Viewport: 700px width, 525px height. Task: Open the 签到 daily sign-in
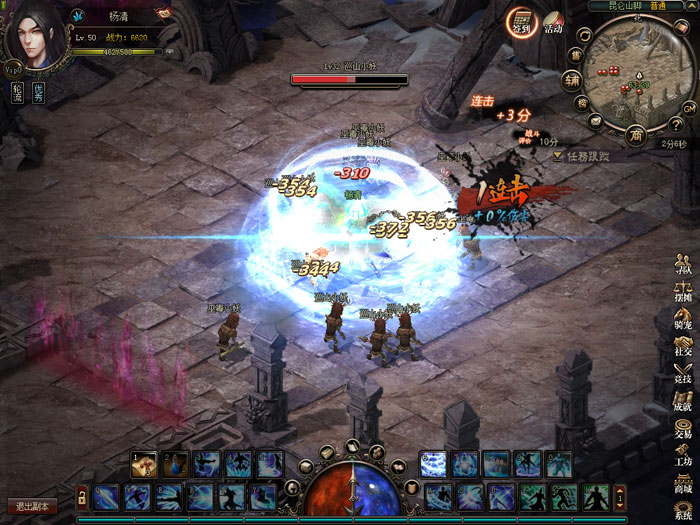click(x=520, y=21)
